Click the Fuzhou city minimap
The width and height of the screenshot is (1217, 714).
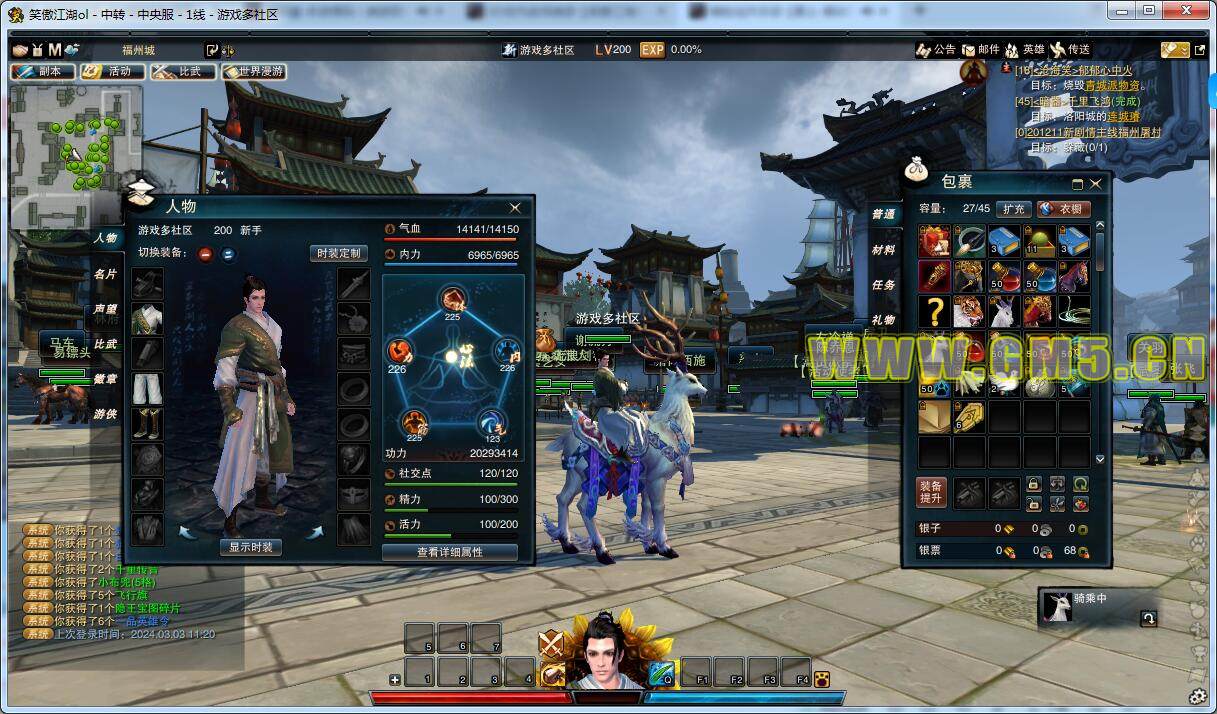(76, 155)
